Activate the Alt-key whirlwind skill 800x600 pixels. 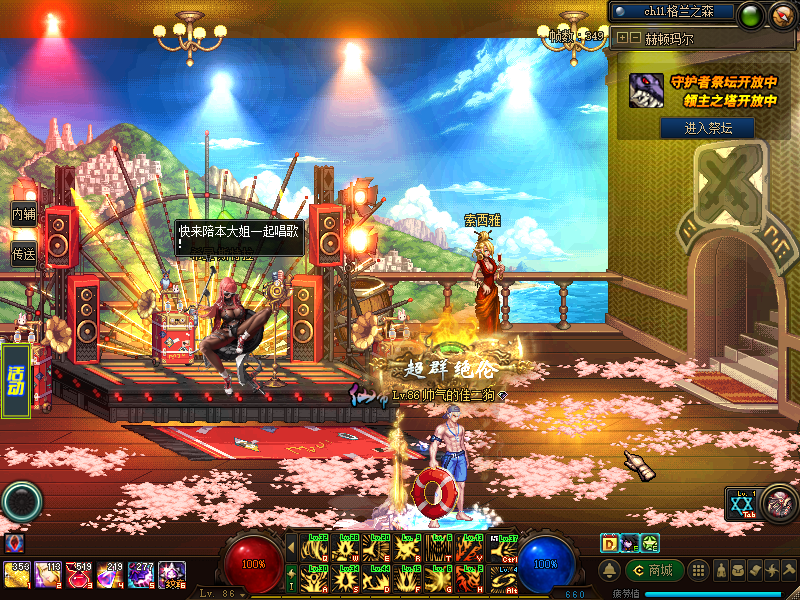coord(506,579)
